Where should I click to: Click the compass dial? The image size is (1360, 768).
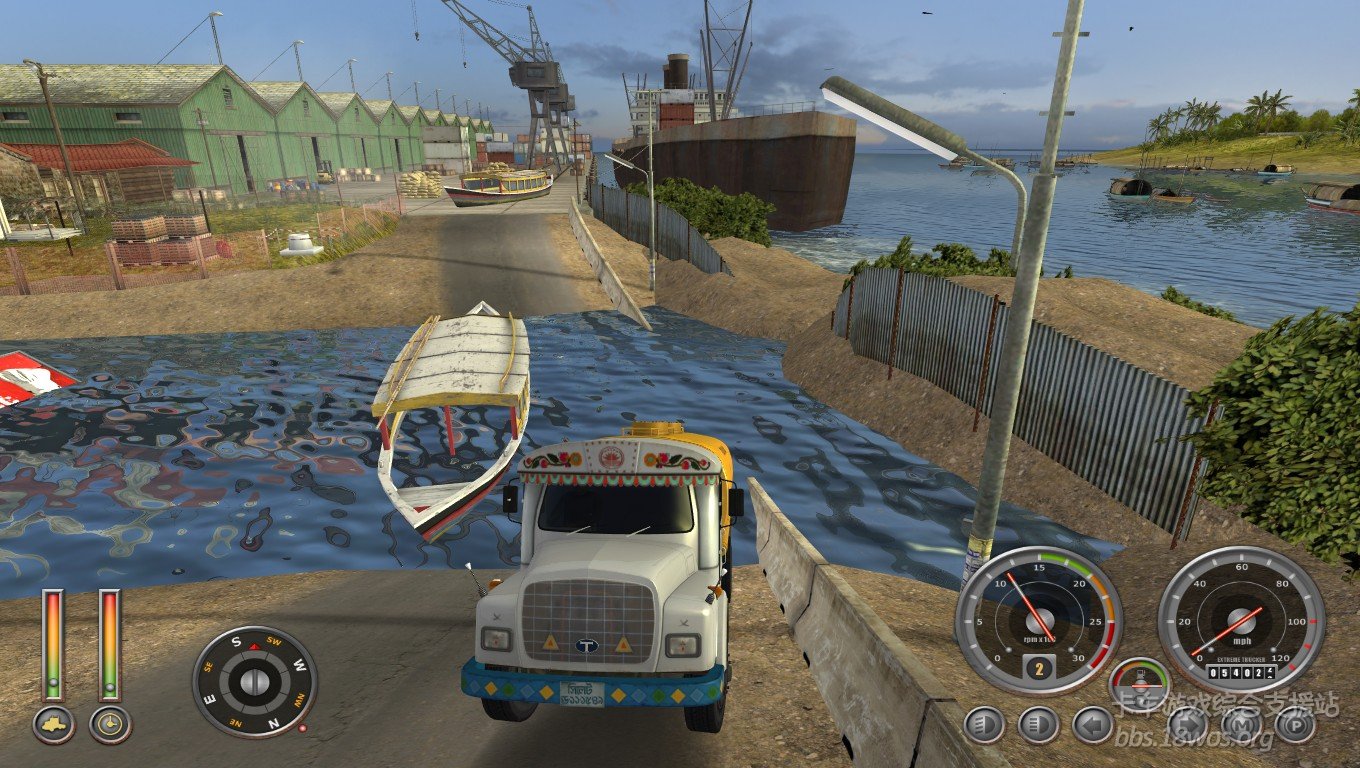[254, 682]
